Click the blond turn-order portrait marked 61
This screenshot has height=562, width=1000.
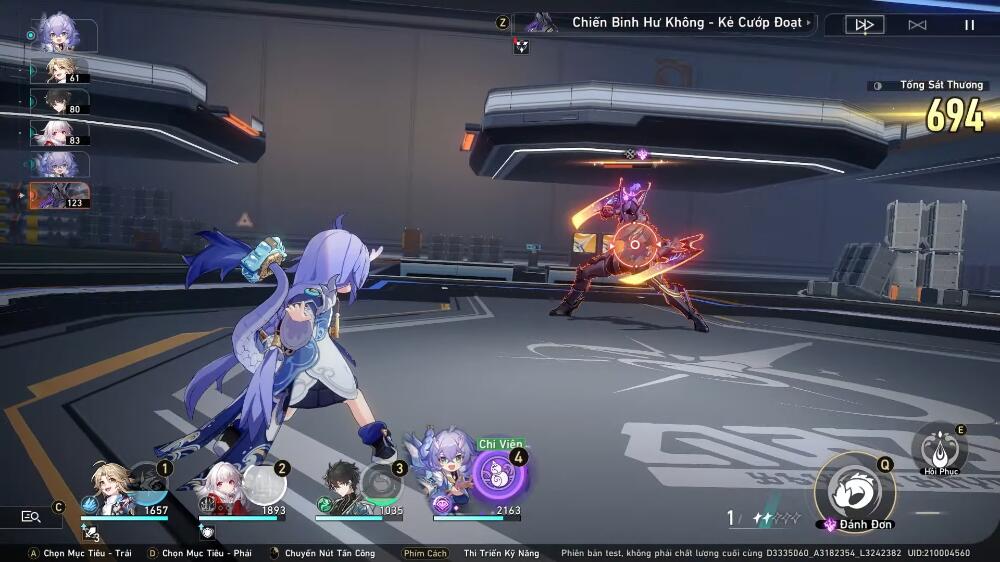point(60,69)
